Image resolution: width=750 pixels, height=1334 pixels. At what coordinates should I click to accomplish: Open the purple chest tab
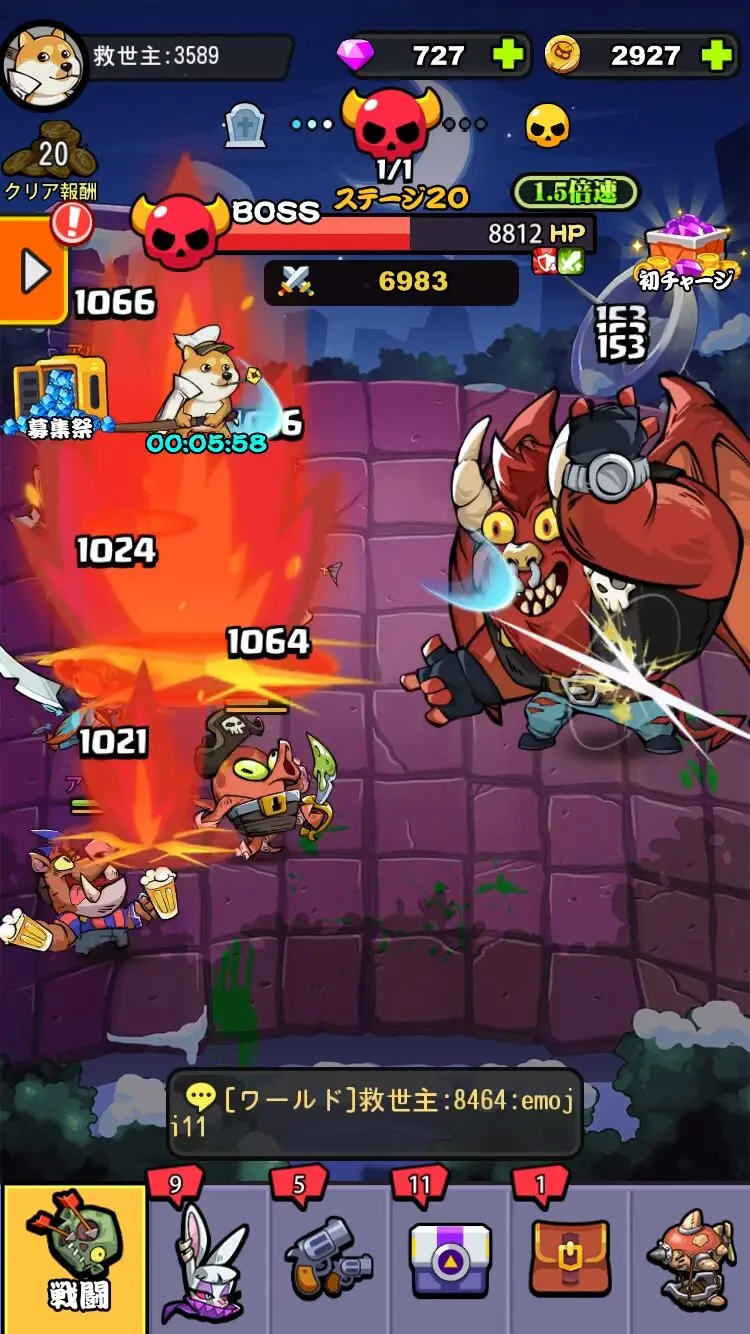[x=450, y=1258]
